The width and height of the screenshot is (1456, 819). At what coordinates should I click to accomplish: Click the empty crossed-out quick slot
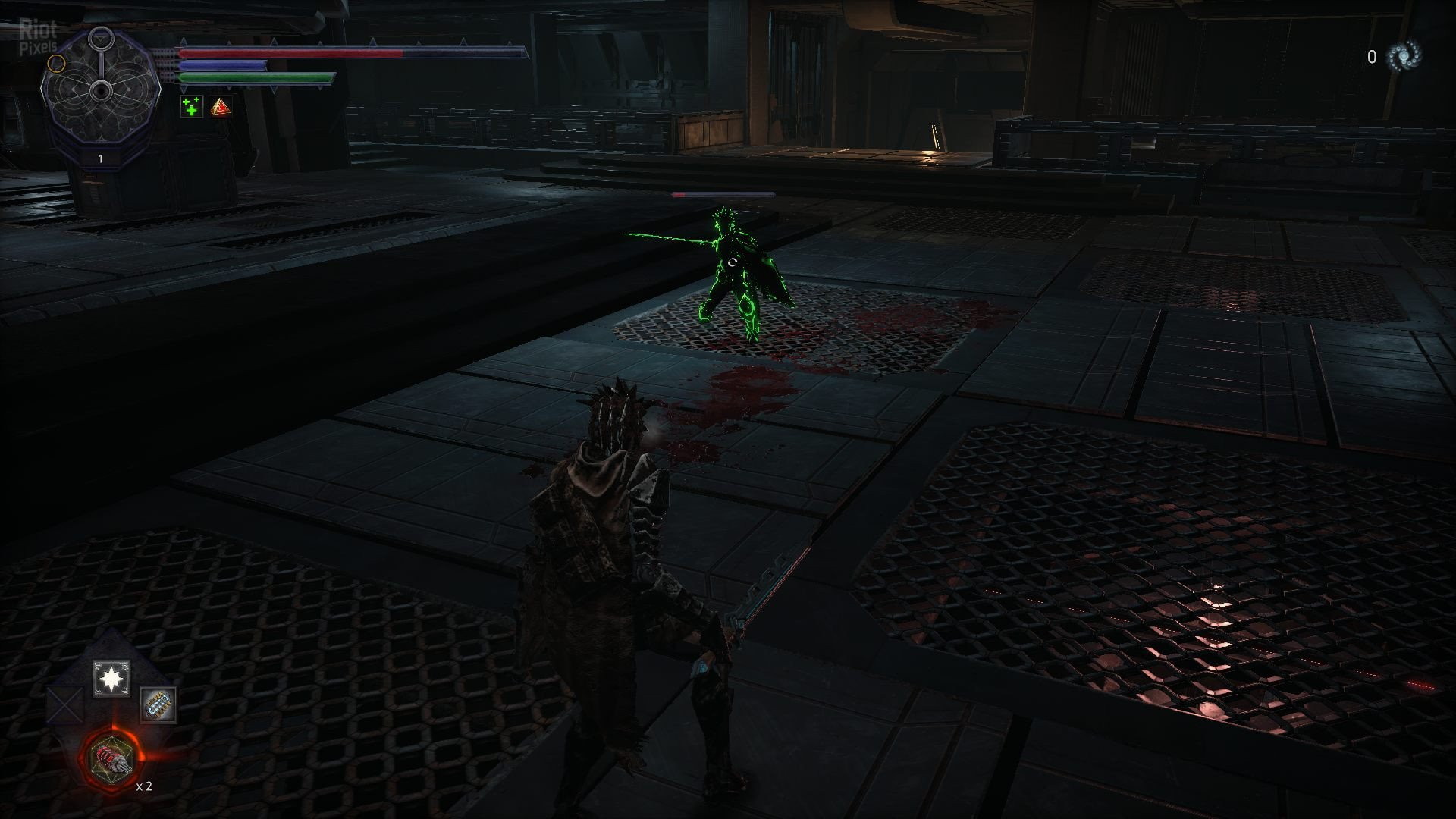[x=67, y=705]
